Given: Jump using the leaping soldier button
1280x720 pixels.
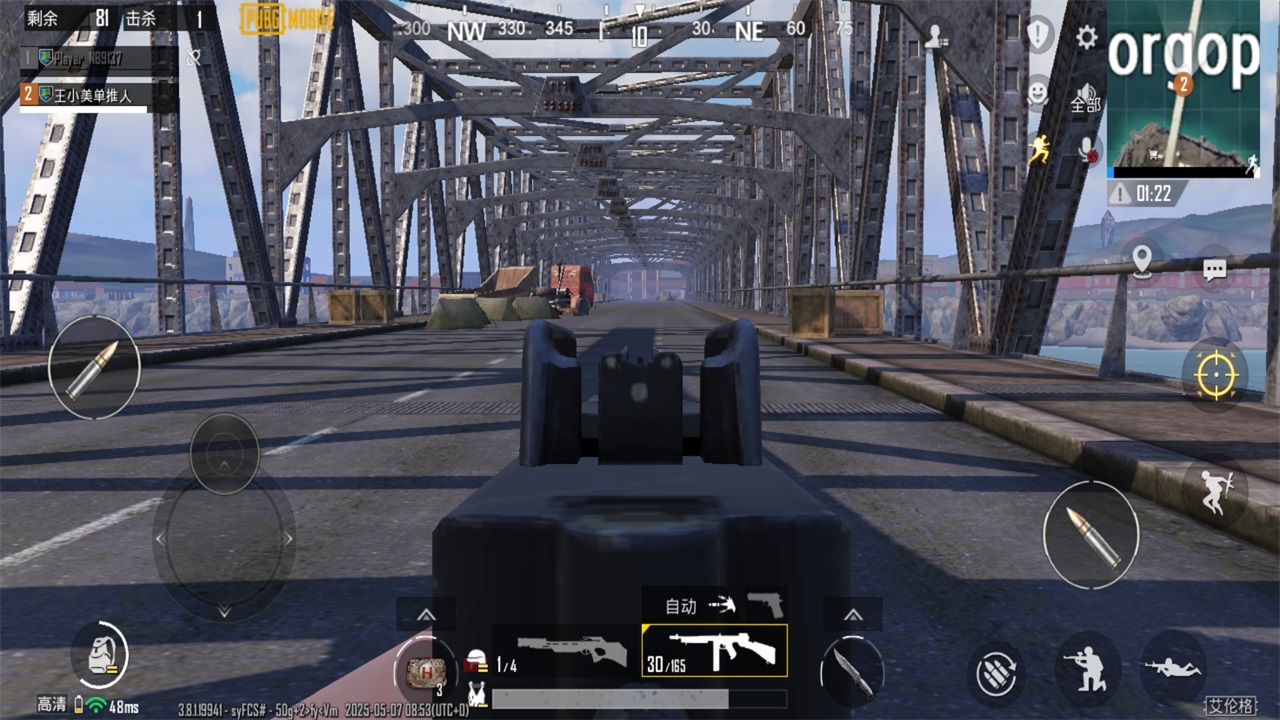Looking at the screenshot, I should pos(1215,492).
